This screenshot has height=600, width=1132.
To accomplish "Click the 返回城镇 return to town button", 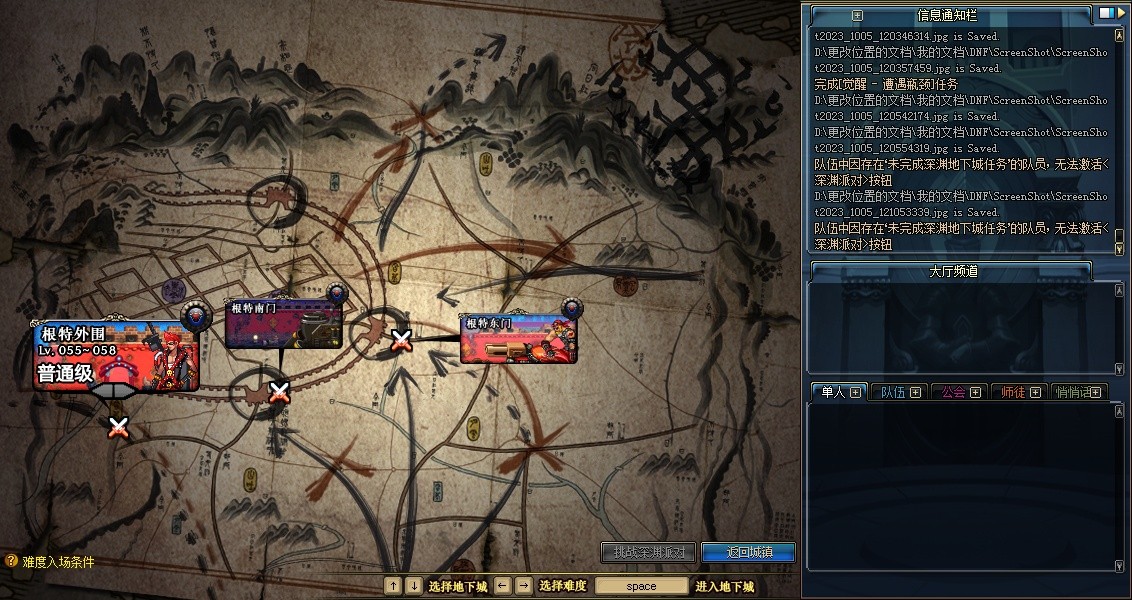I will 747,552.
